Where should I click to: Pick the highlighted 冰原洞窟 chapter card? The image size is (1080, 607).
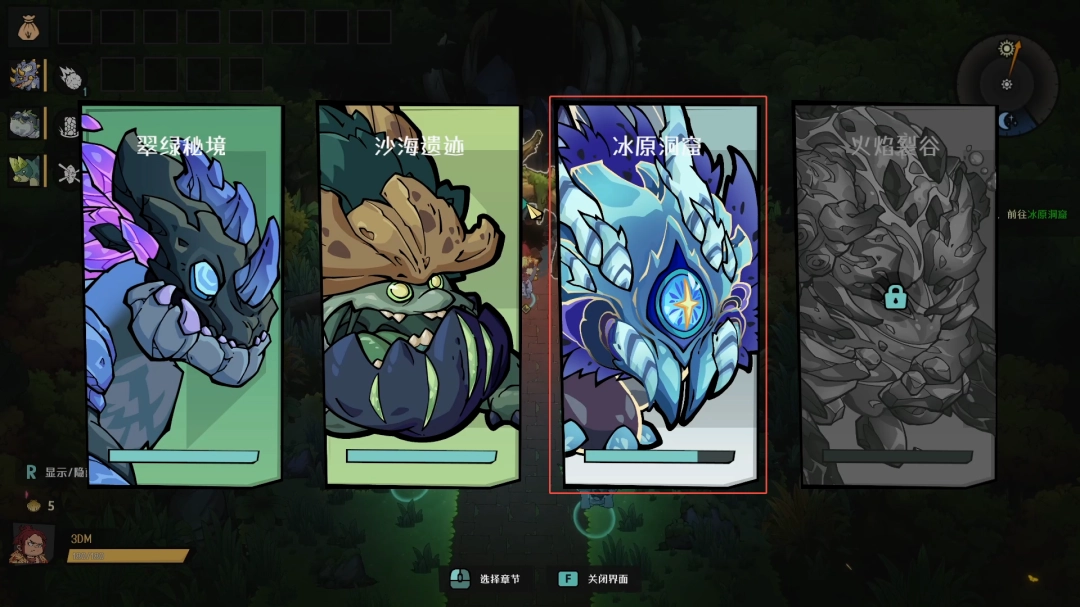tap(658, 295)
